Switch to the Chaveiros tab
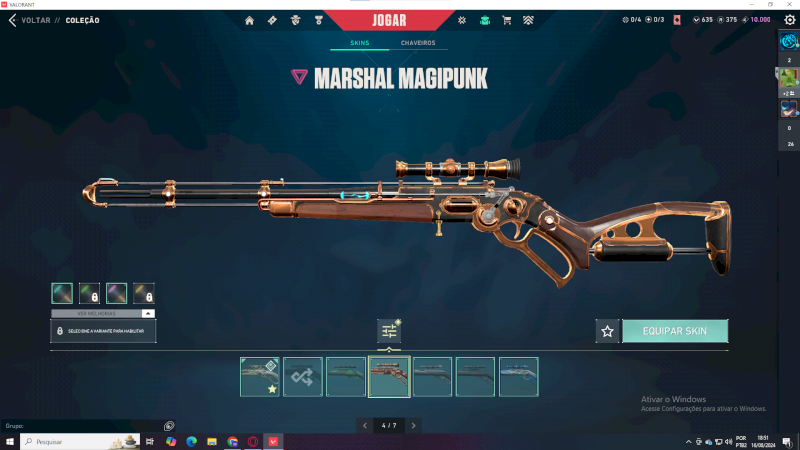 point(417,44)
